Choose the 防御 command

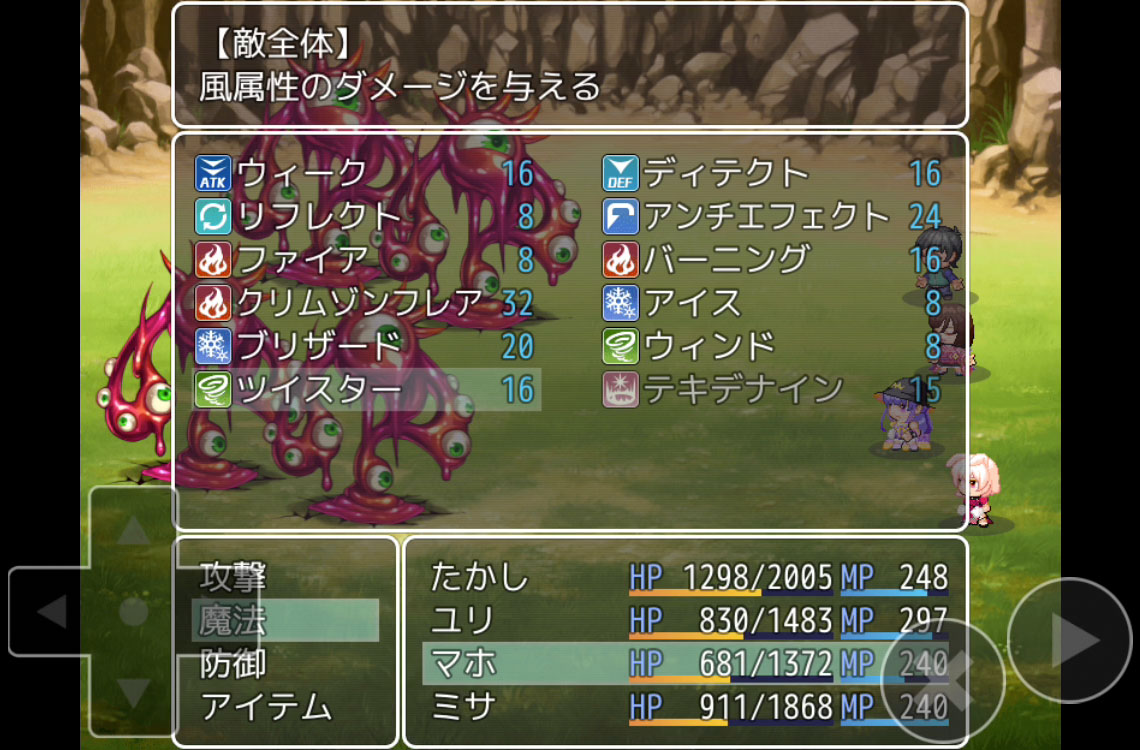coord(284,664)
